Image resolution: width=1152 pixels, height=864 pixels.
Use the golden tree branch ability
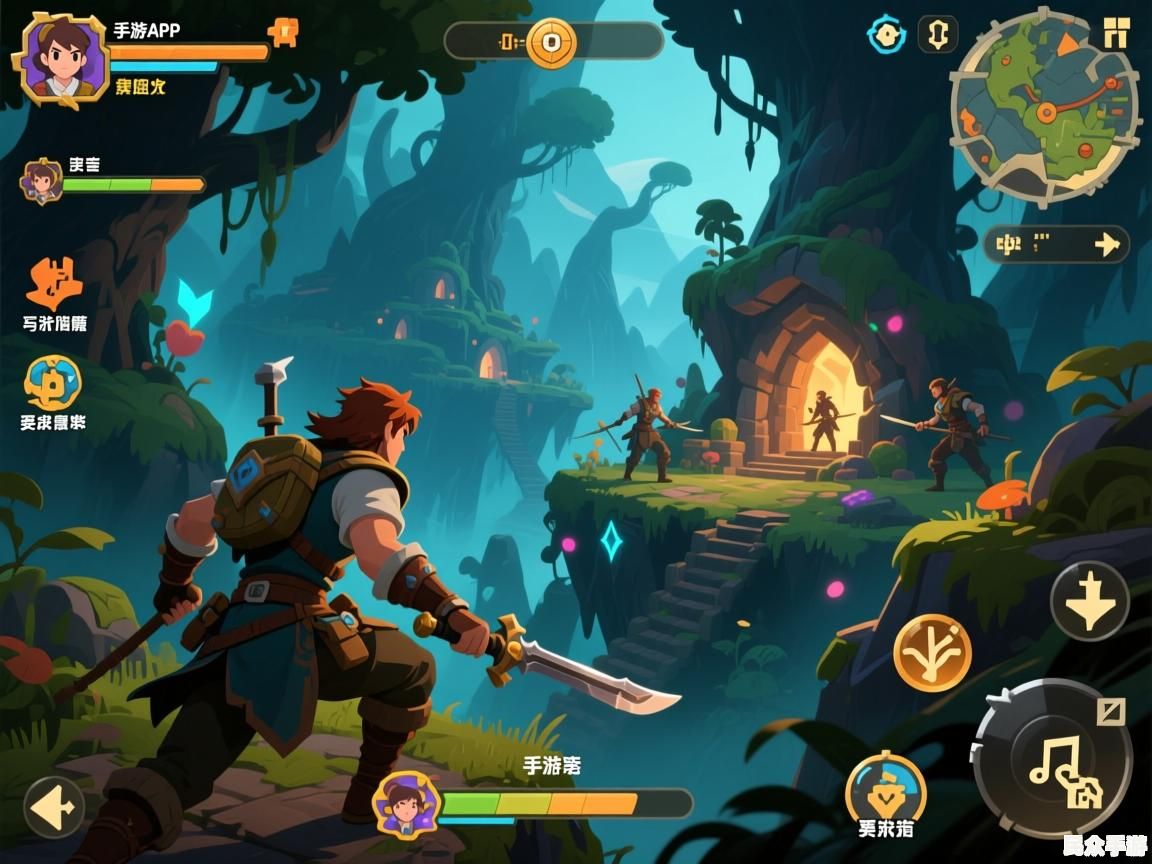tap(932, 652)
